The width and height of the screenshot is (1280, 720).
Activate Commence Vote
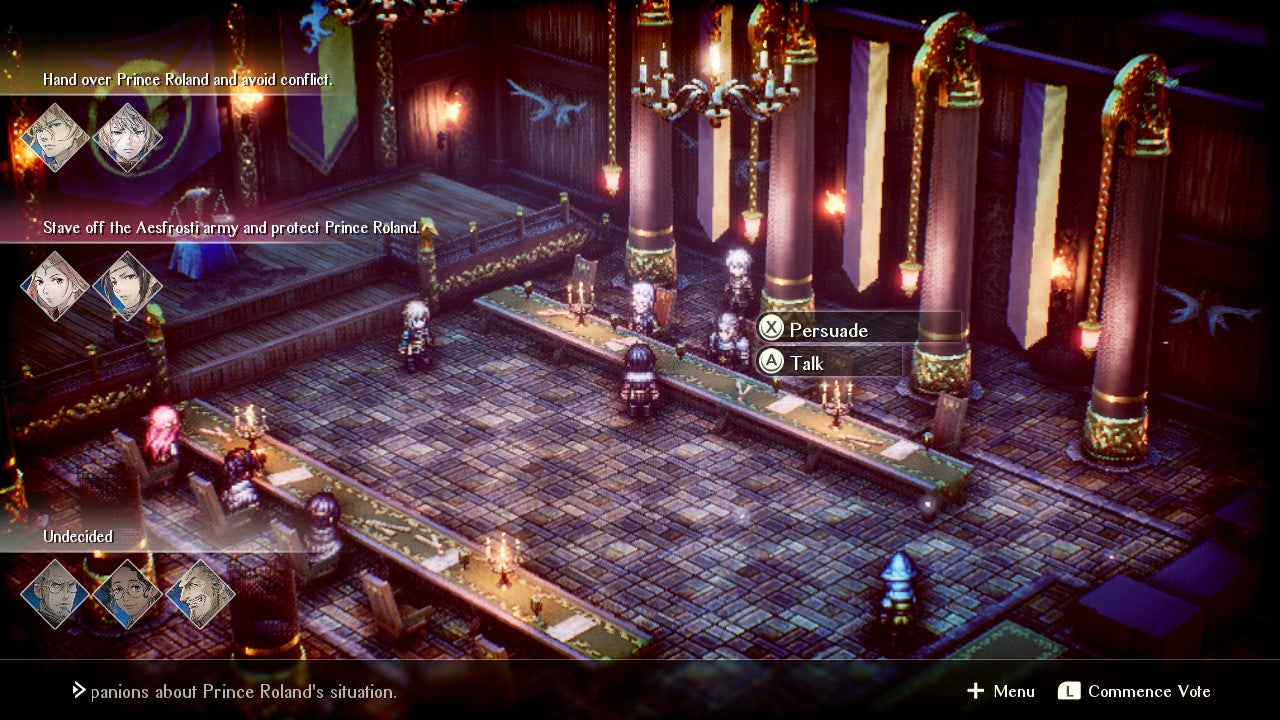pyautogui.click(x=1143, y=691)
